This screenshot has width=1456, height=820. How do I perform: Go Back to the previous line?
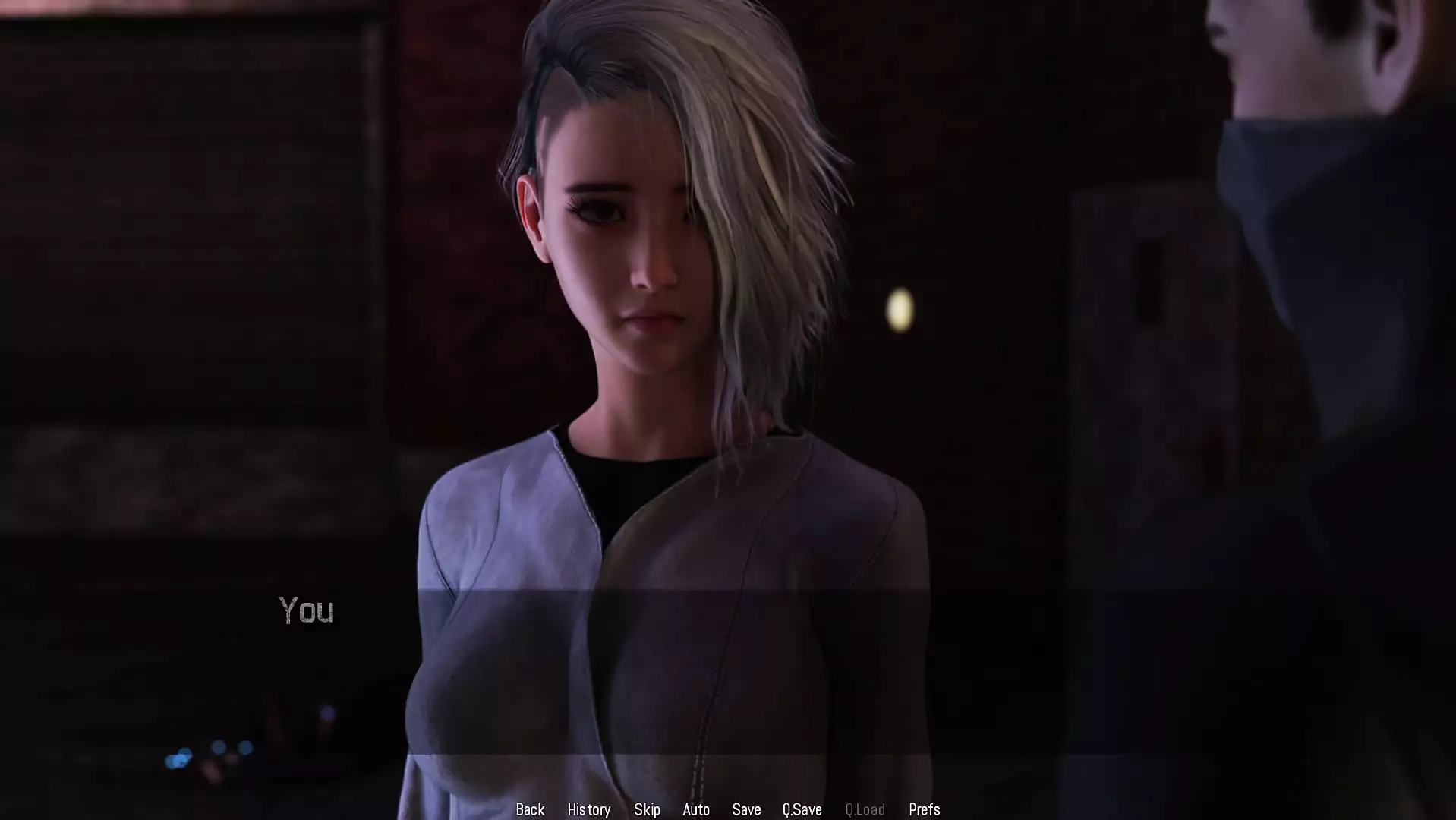tap(530, 809)
